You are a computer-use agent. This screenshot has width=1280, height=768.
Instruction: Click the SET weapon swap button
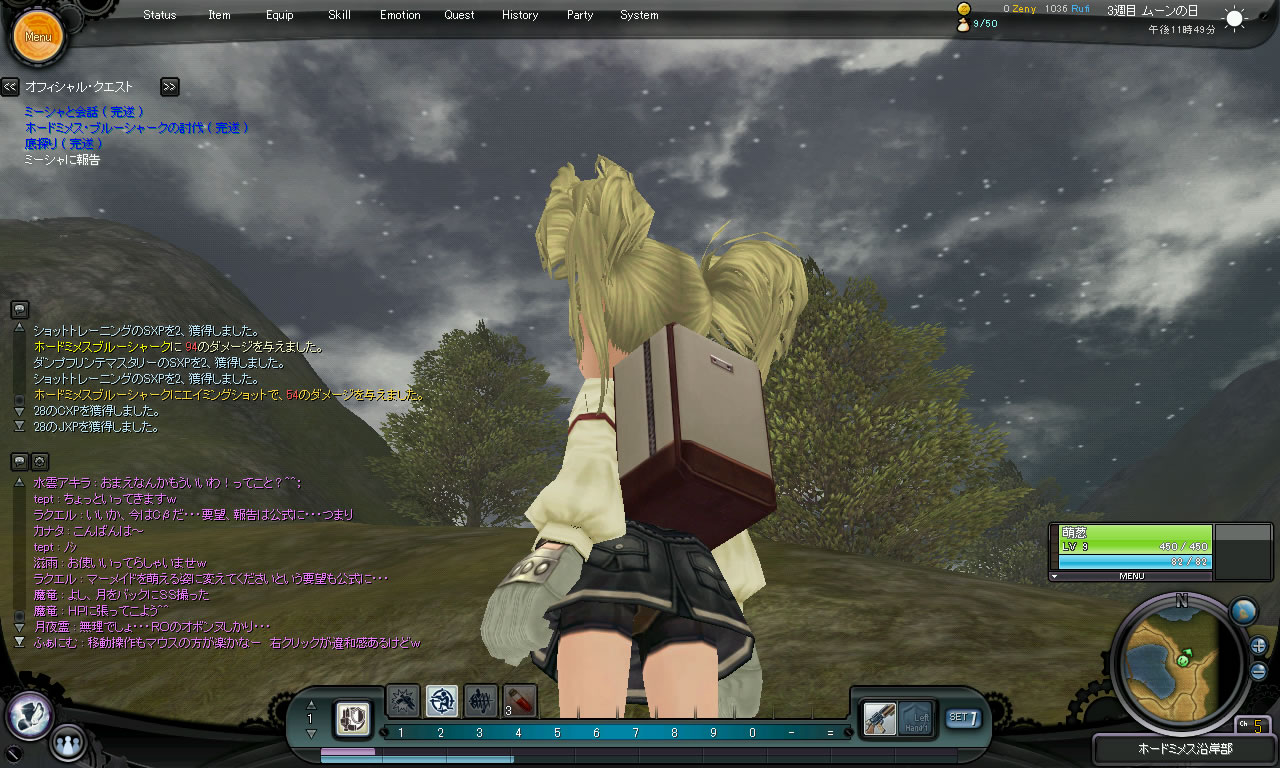pyautogui.click(x=963, y=717)
